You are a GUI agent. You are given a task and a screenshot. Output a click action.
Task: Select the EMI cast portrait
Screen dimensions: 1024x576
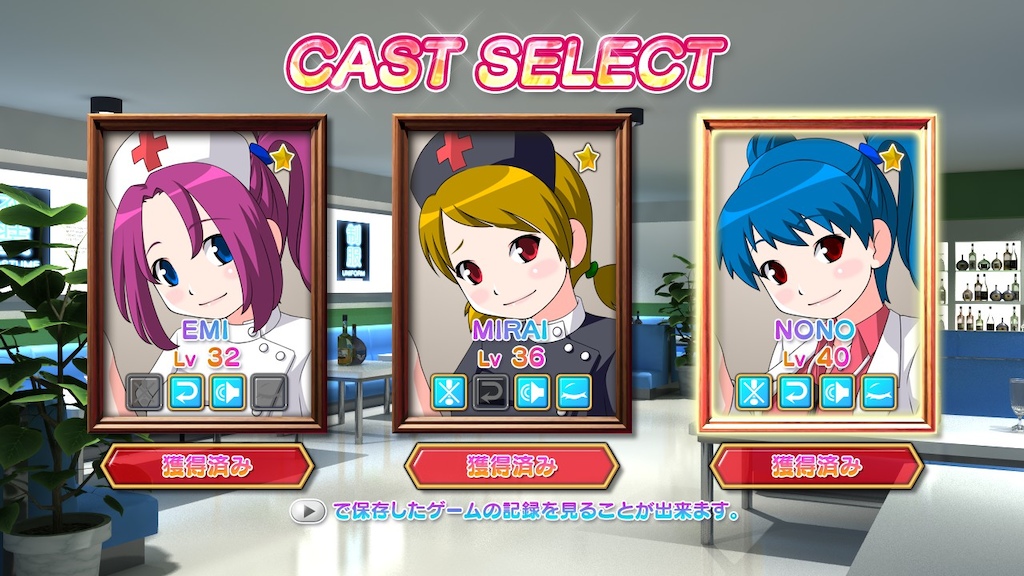[207, 272]
